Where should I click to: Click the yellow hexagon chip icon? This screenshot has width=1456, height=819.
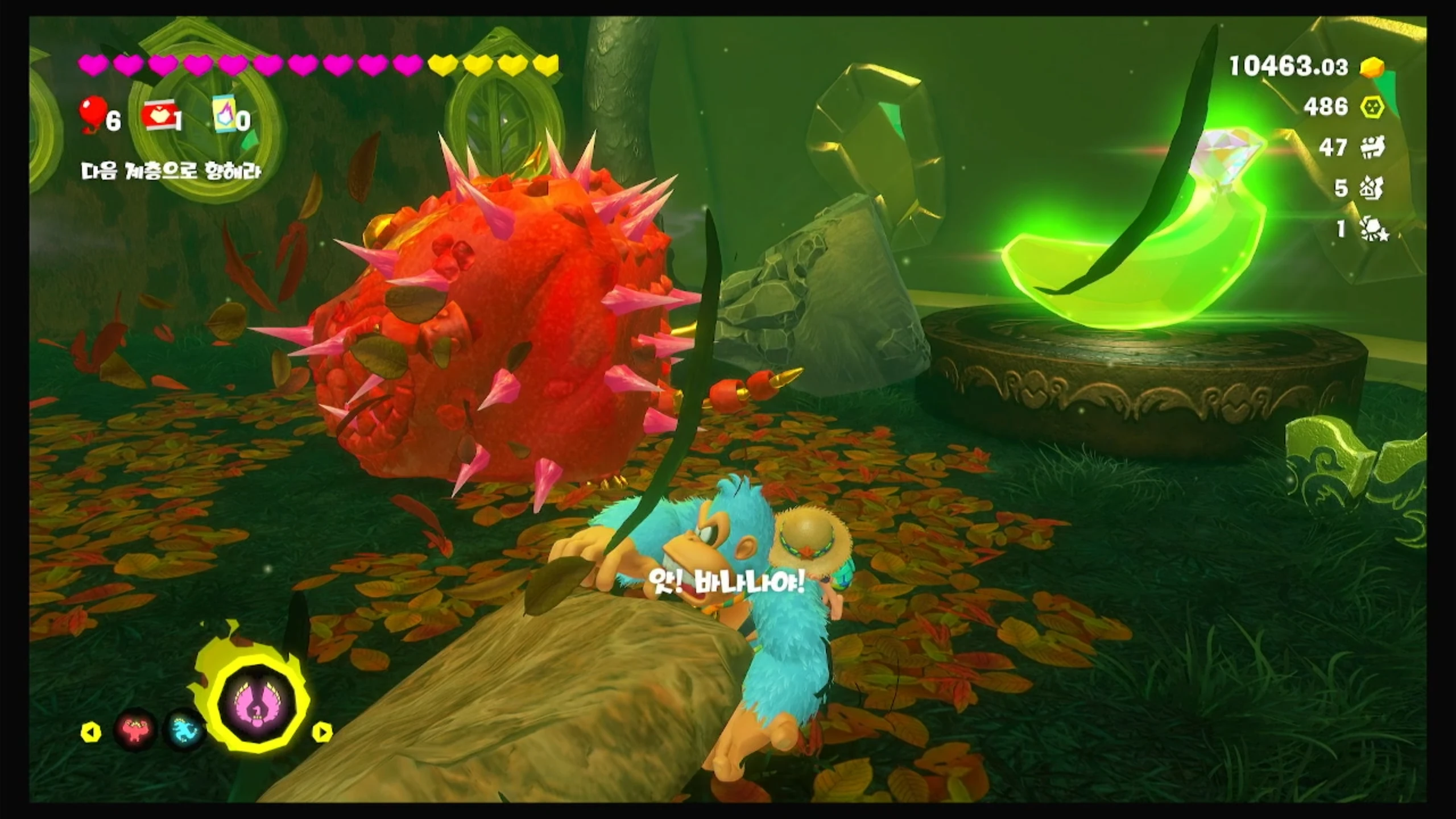1372,106
